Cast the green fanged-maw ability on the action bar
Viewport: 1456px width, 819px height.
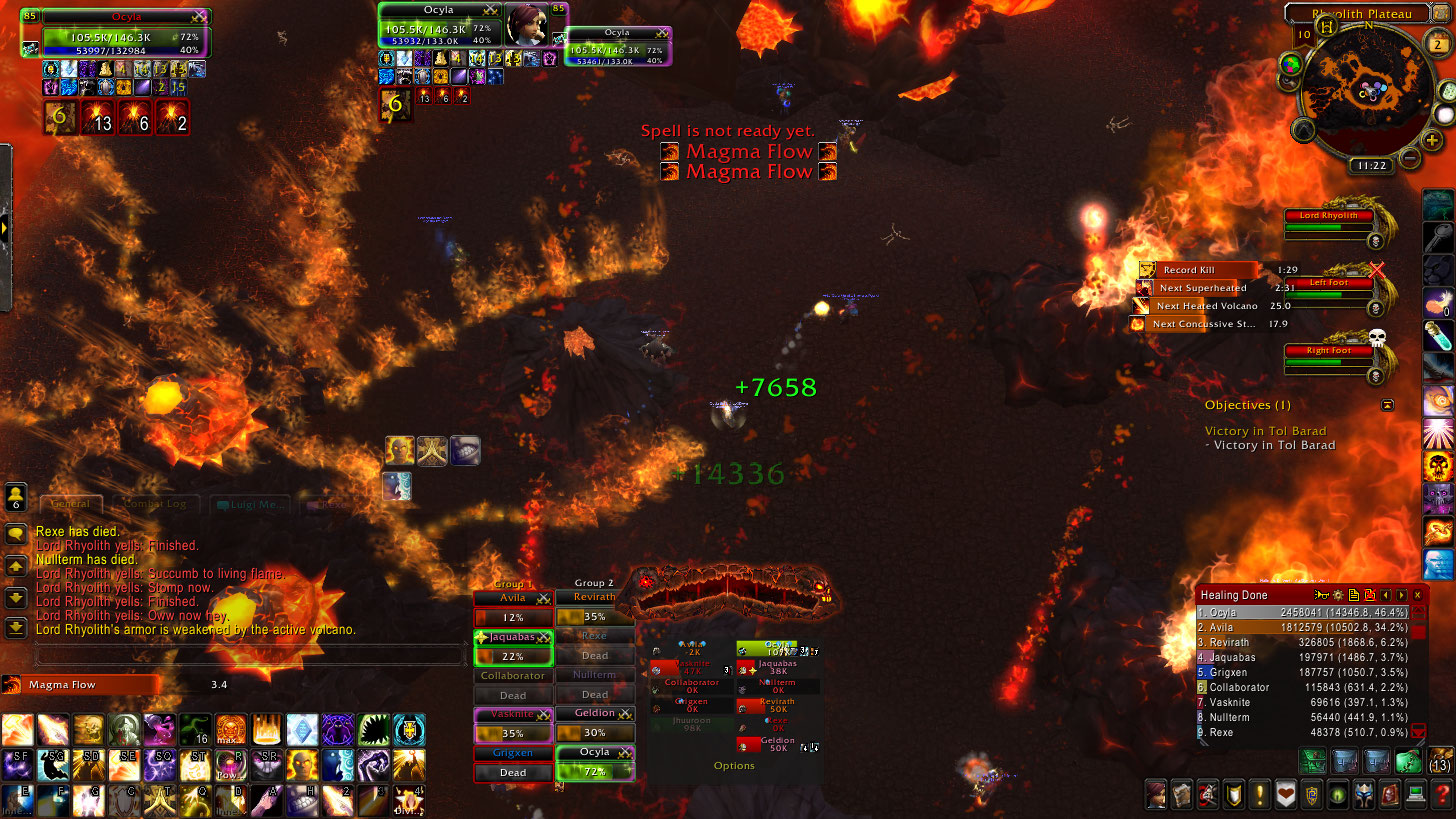point(372,729)
